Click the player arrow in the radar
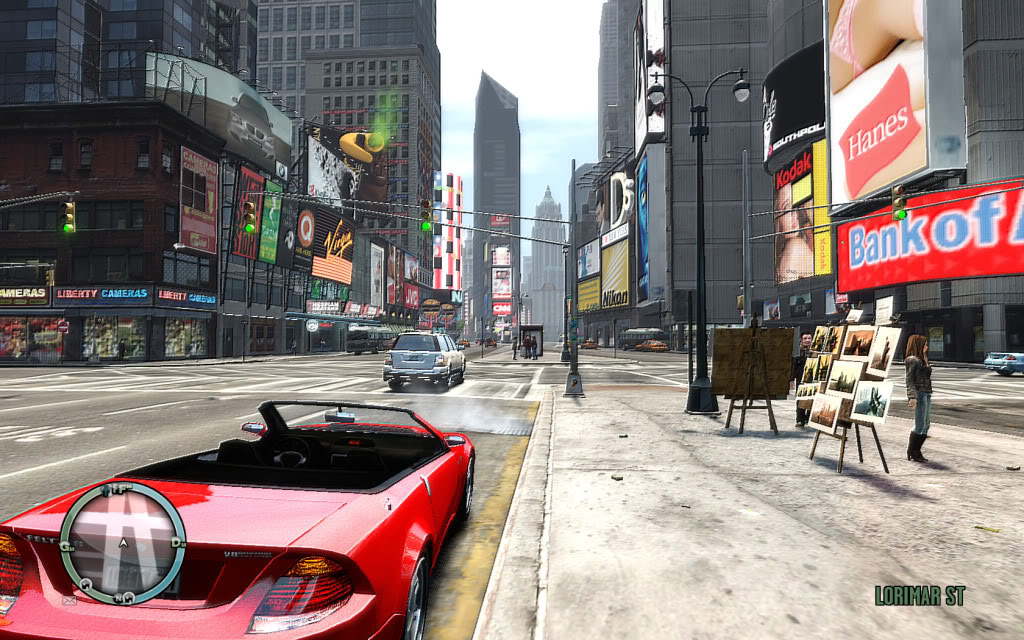 [122, 543]
